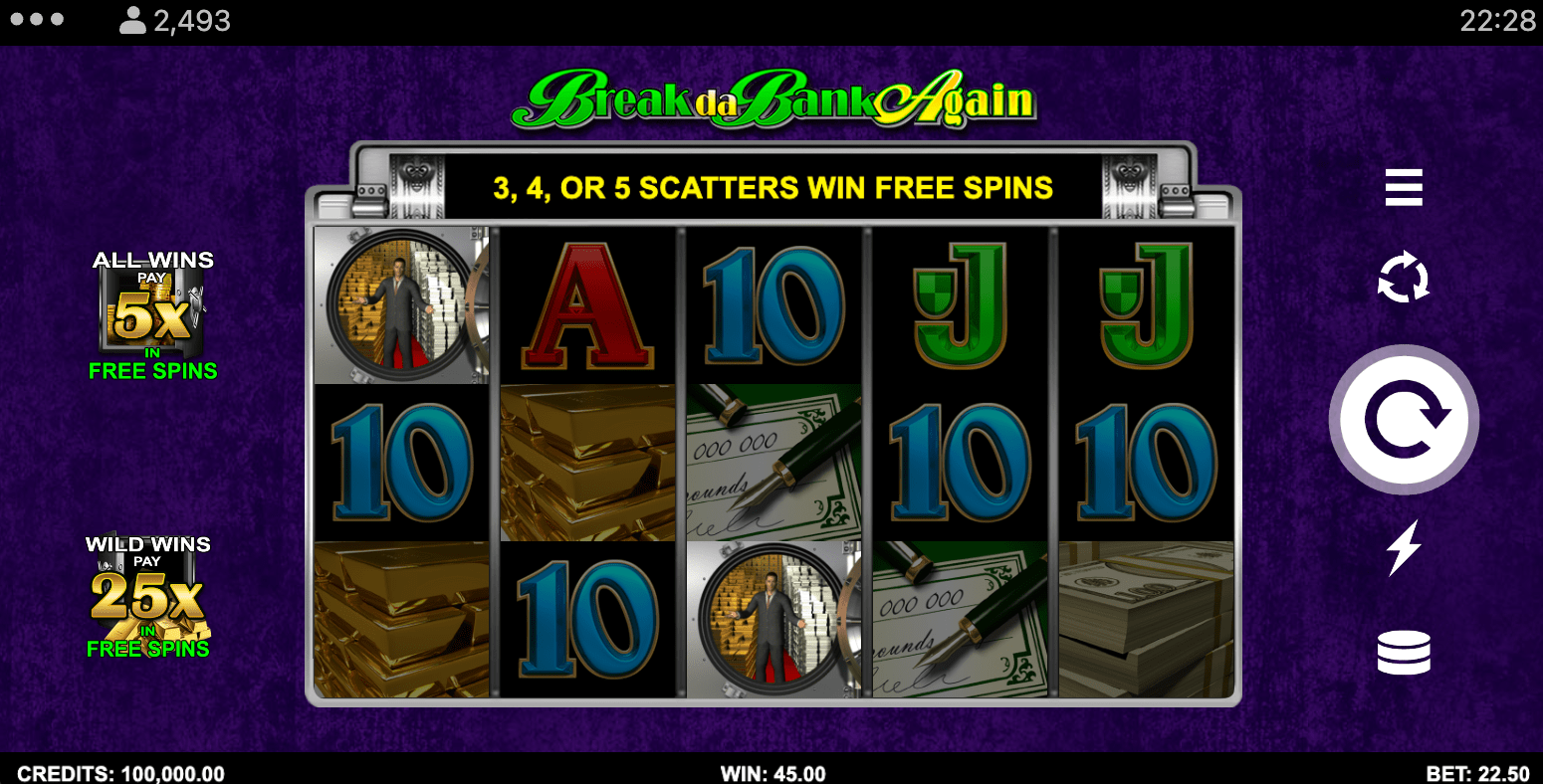Screen dimensions: 1543x784
Task: Start autoplay using the circular arrows icon
Action: point(1404,280)
